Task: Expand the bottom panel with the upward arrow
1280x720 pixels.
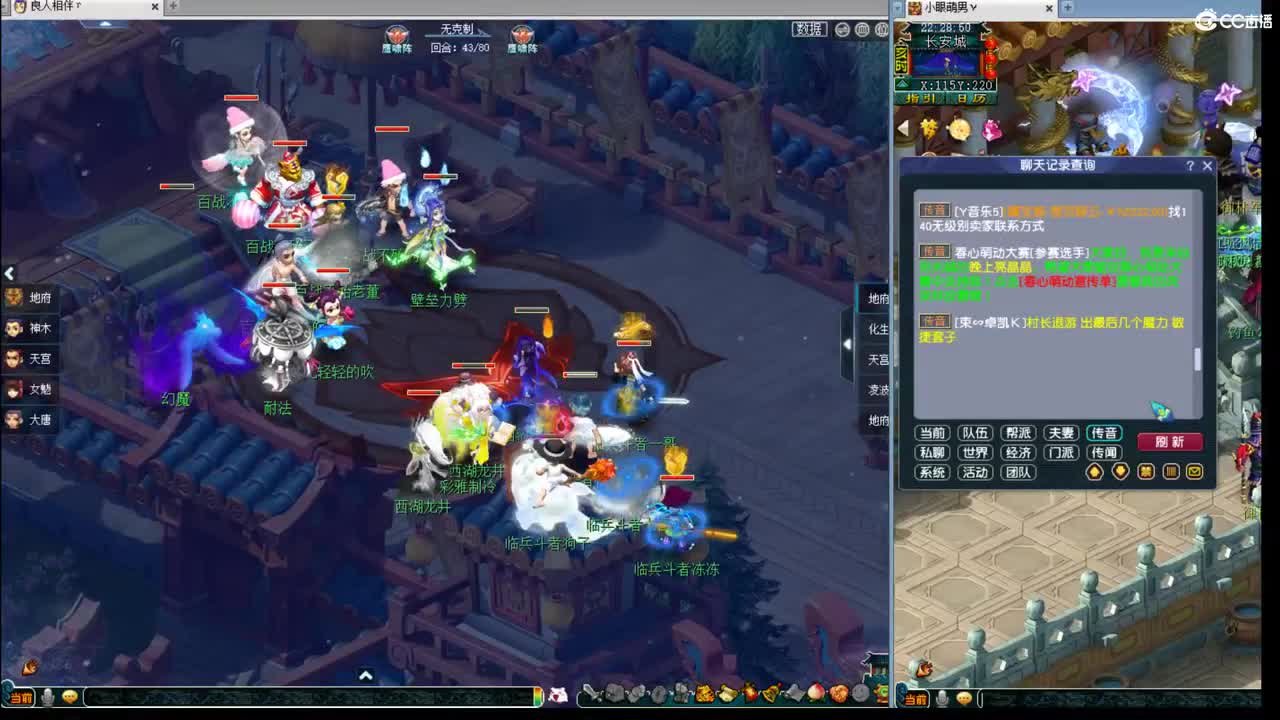Action: click(366, 676)
